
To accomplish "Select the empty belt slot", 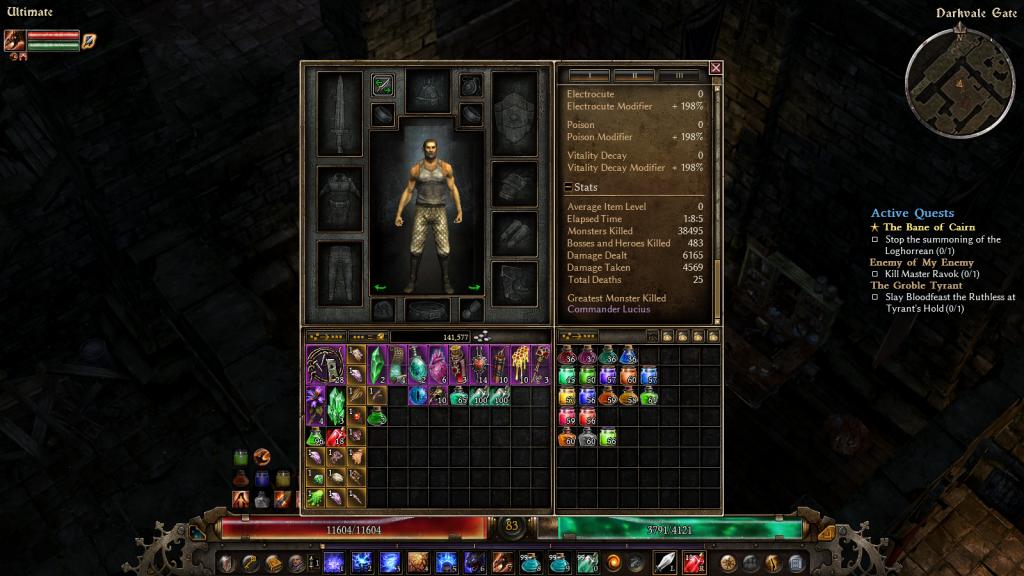I will tap(427, 309).
